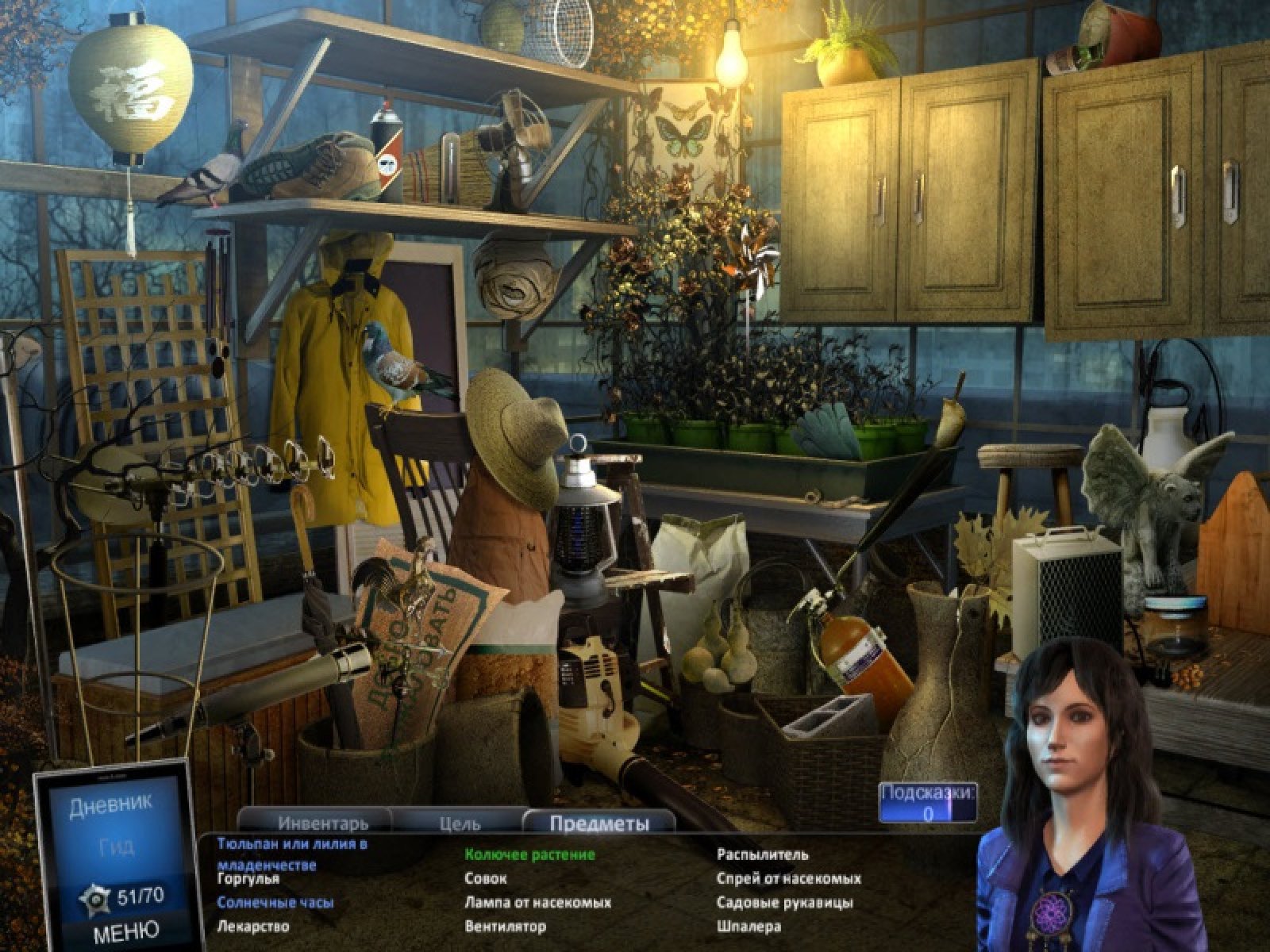Use the Подсказки hint button
This screenshot has height=952, width=1270.
tap(928, 803)
